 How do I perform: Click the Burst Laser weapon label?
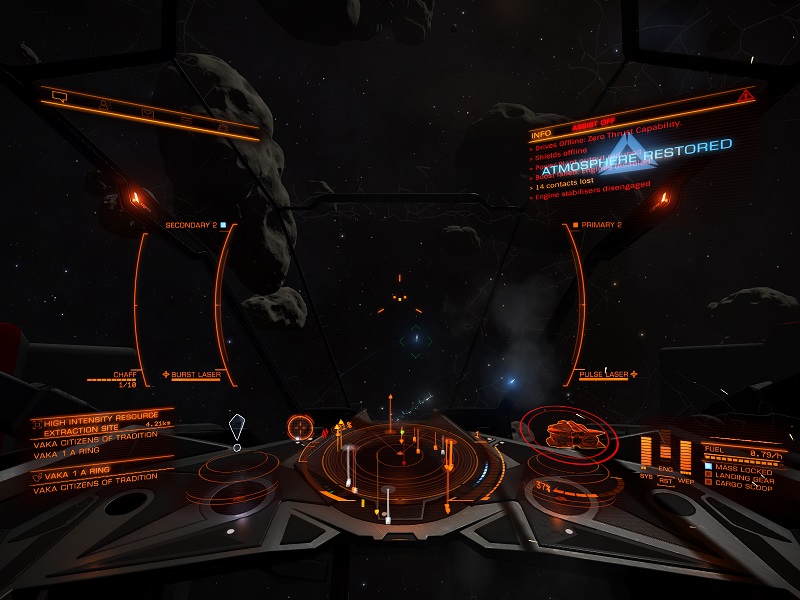tap(195, 375)
